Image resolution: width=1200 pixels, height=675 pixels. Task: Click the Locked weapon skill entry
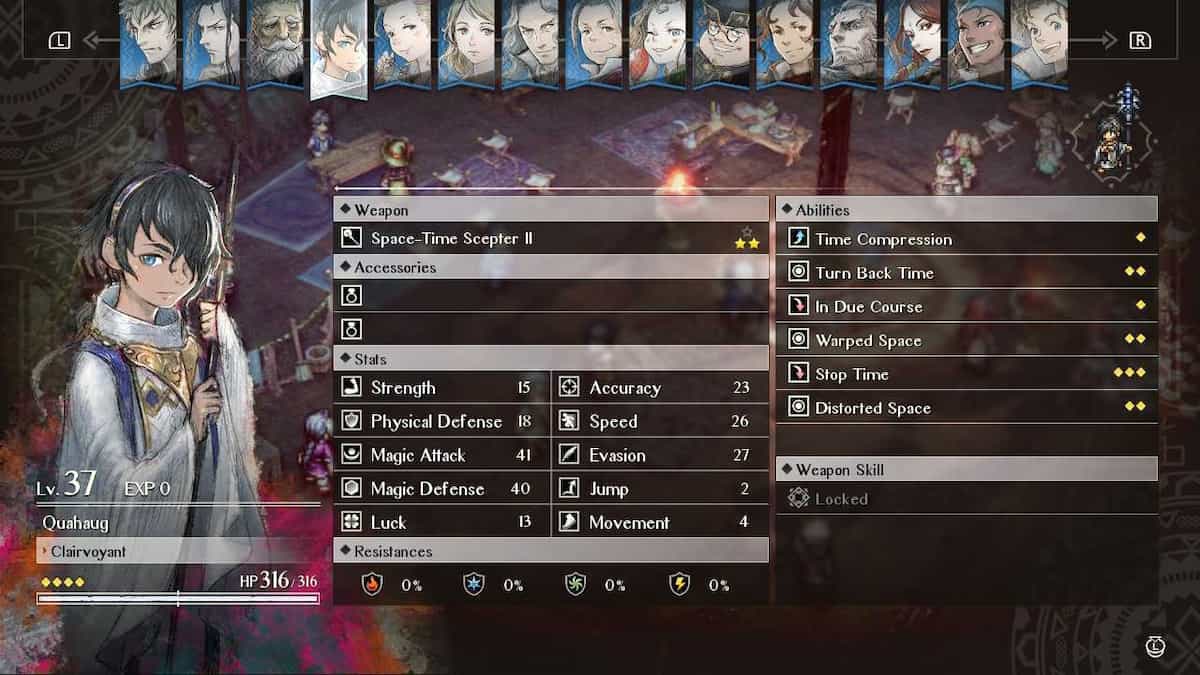(966, 499)
